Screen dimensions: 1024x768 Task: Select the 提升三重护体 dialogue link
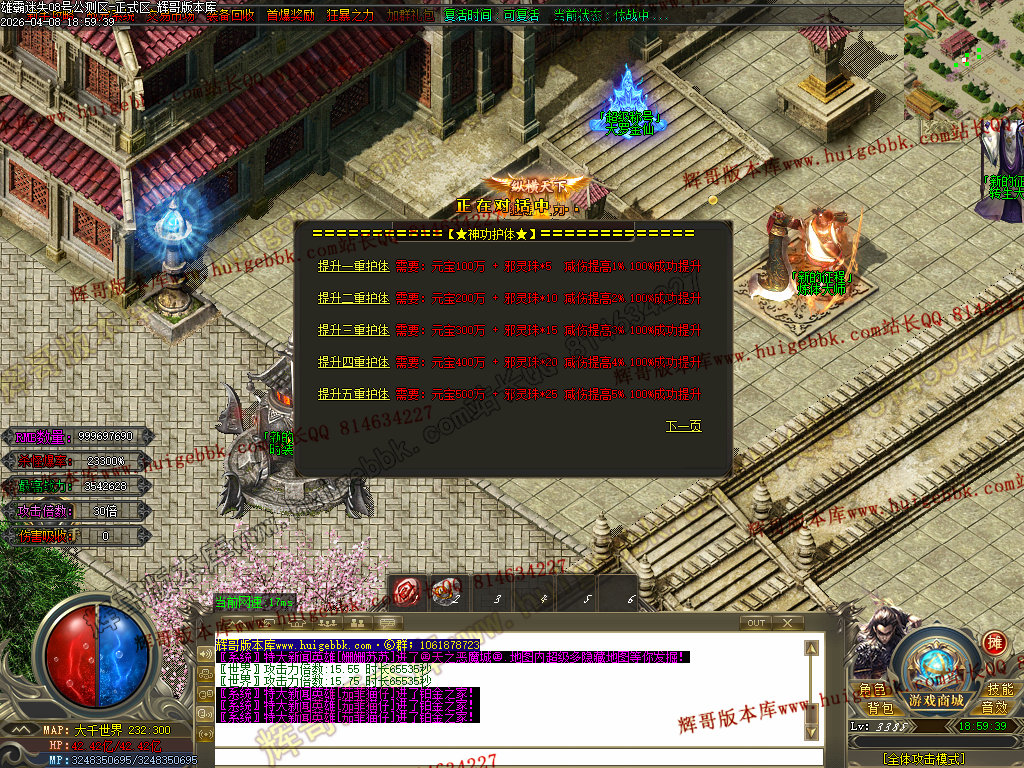(353, 330)
